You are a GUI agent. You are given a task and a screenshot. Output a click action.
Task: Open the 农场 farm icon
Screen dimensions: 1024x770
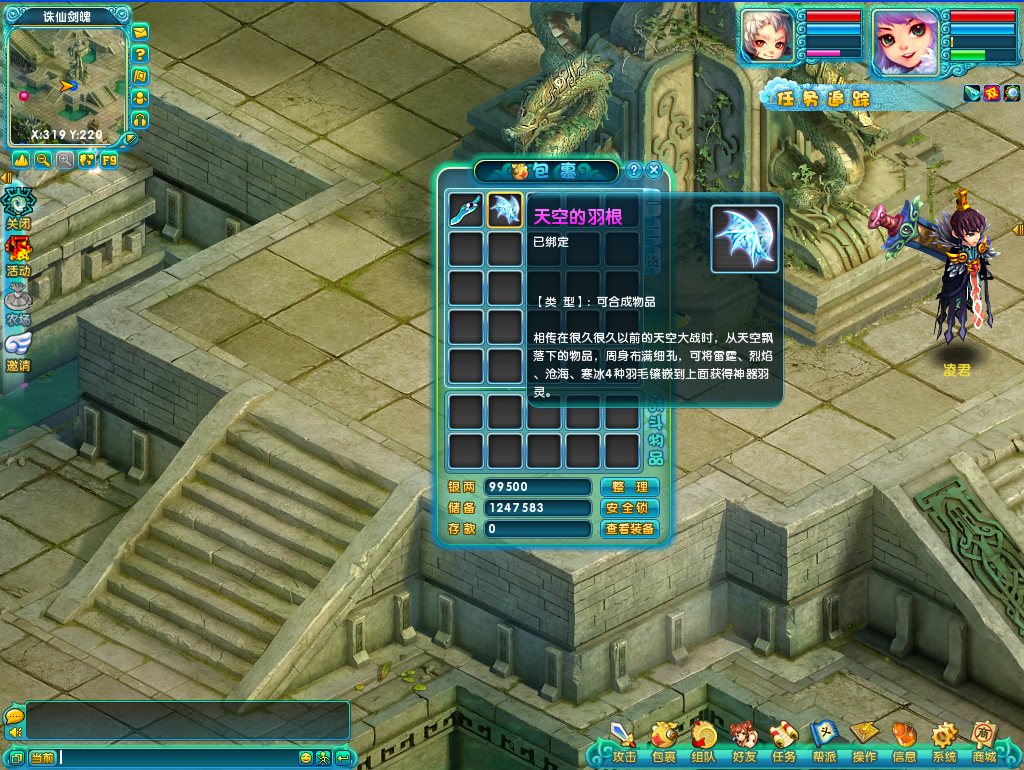coord(18,303)
